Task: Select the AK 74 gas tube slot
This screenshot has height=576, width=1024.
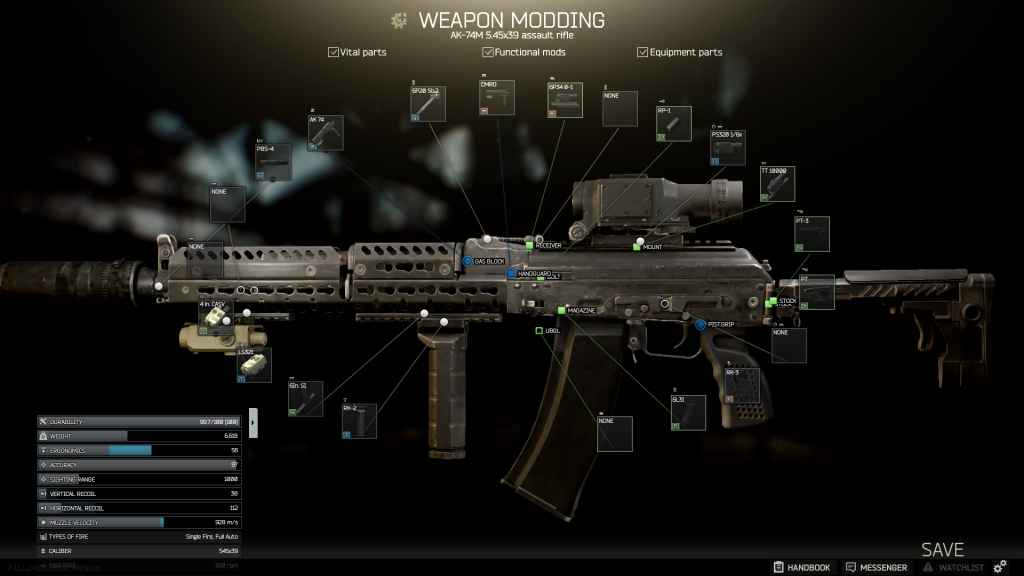Action: [325, 133]
